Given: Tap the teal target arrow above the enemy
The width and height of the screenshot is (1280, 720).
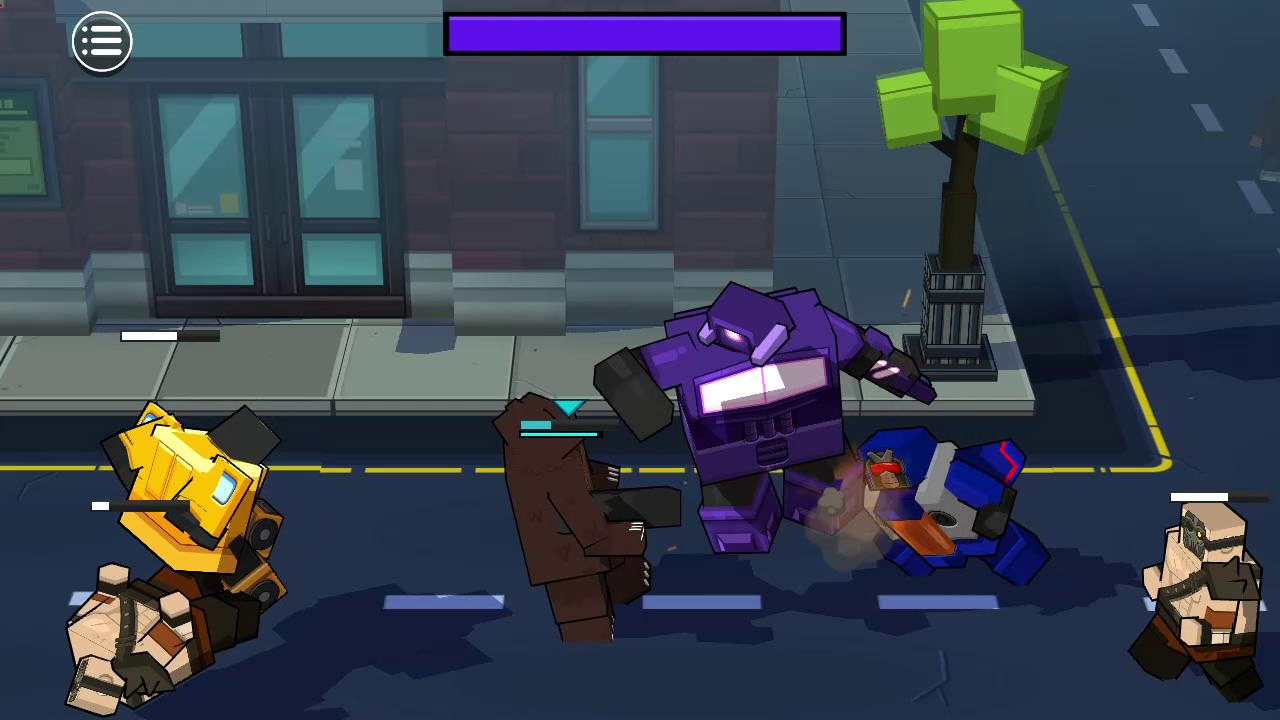Looking at the screenshot, I should (x=570, y=408).
